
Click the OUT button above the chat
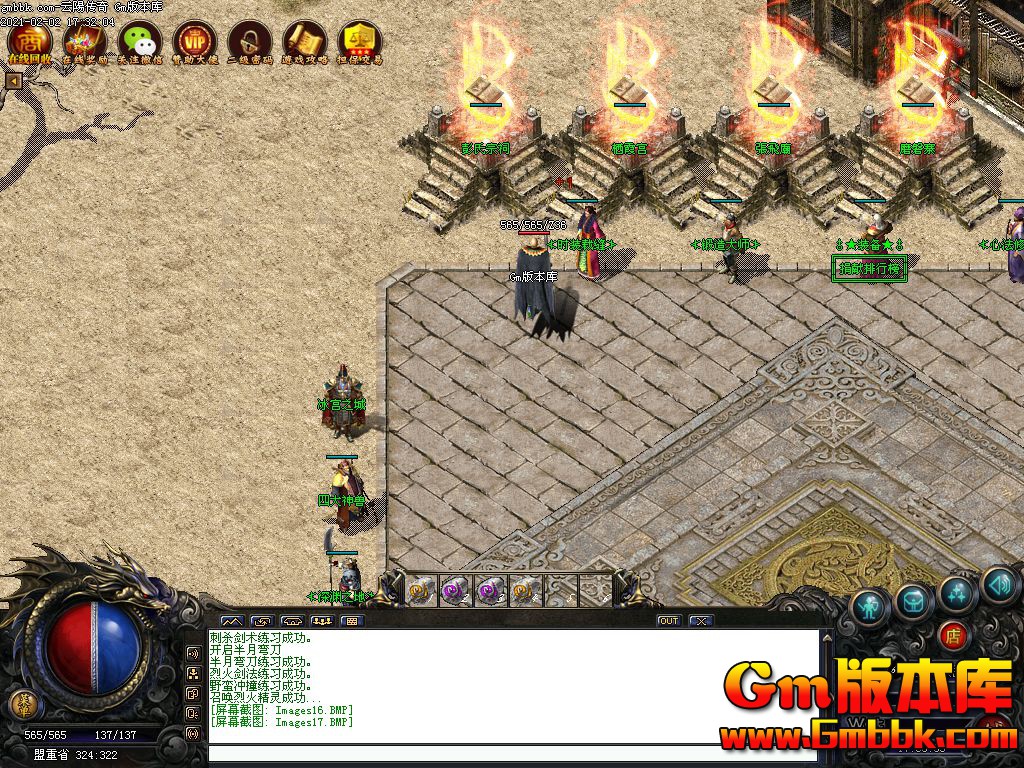pos(669,621)
